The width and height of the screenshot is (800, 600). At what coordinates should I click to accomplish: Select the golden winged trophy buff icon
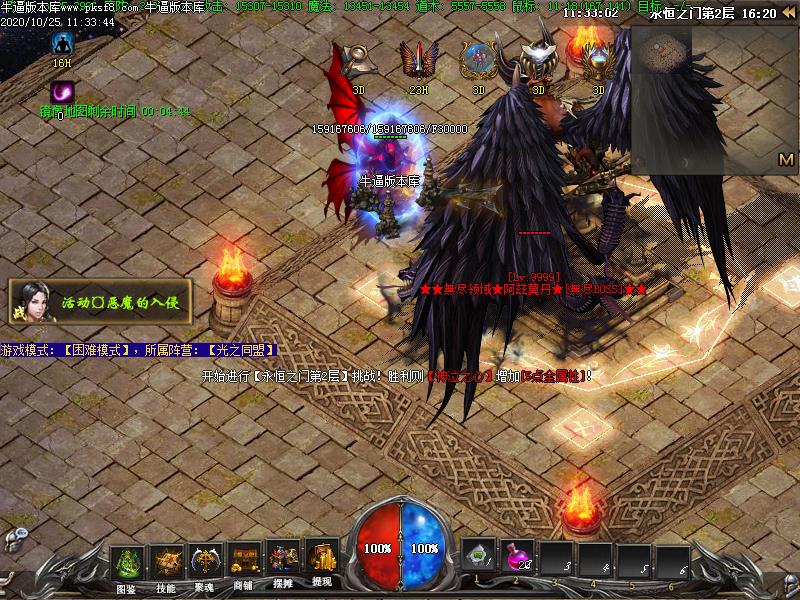click(598, 62)
